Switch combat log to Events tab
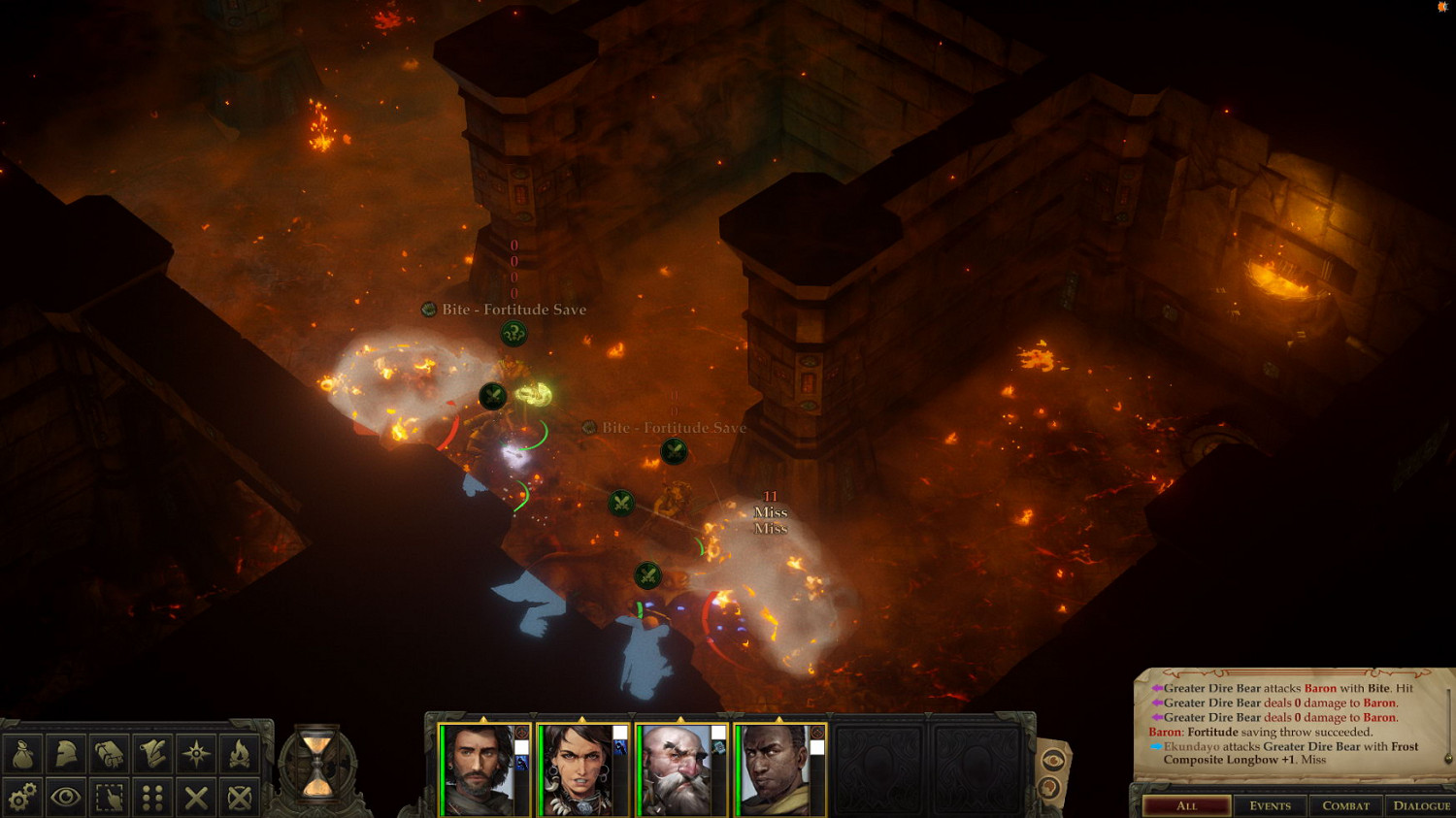 [1270, 805]
